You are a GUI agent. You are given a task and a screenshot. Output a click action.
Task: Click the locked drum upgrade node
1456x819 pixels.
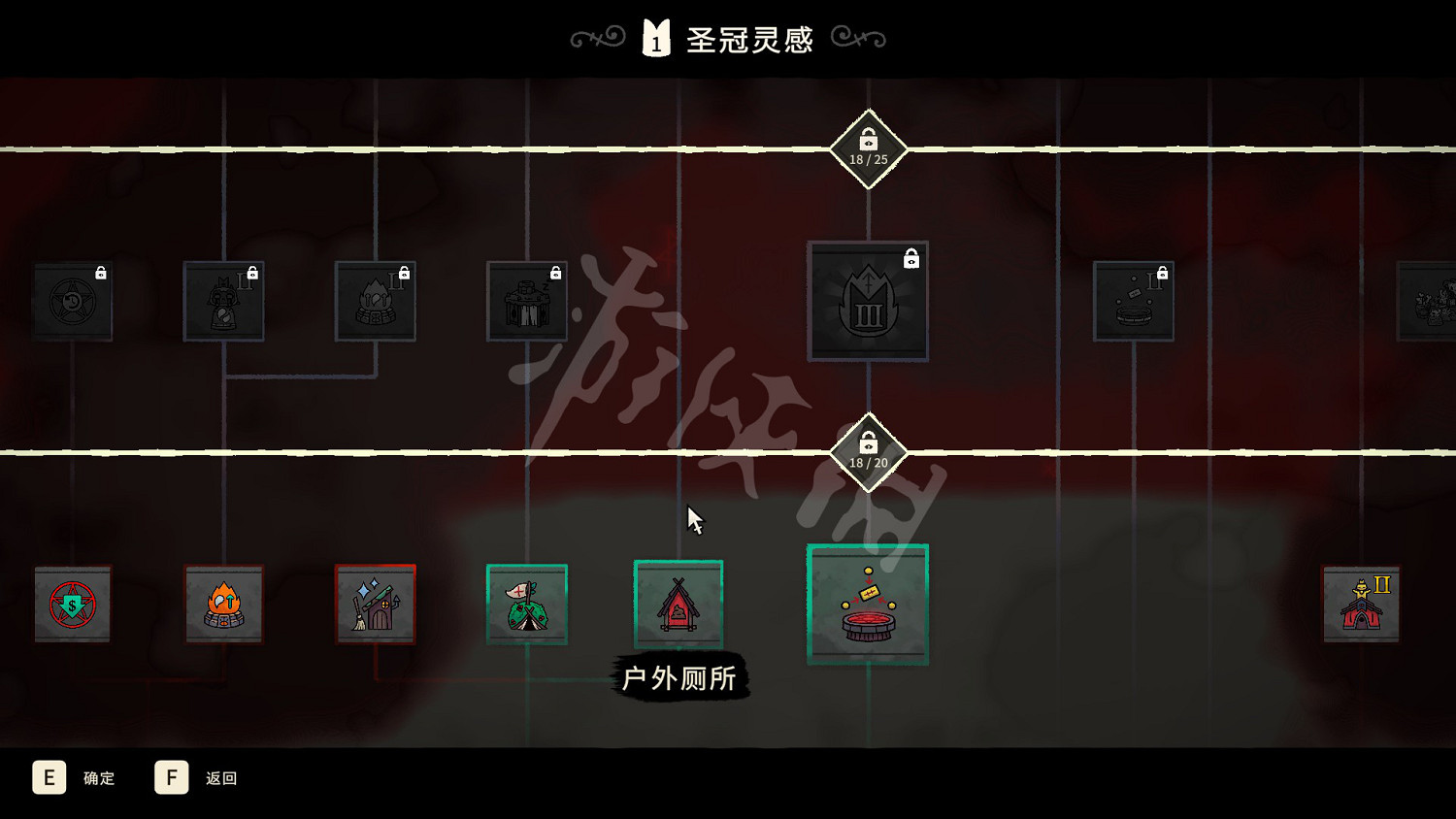[x=1133, y=301]
